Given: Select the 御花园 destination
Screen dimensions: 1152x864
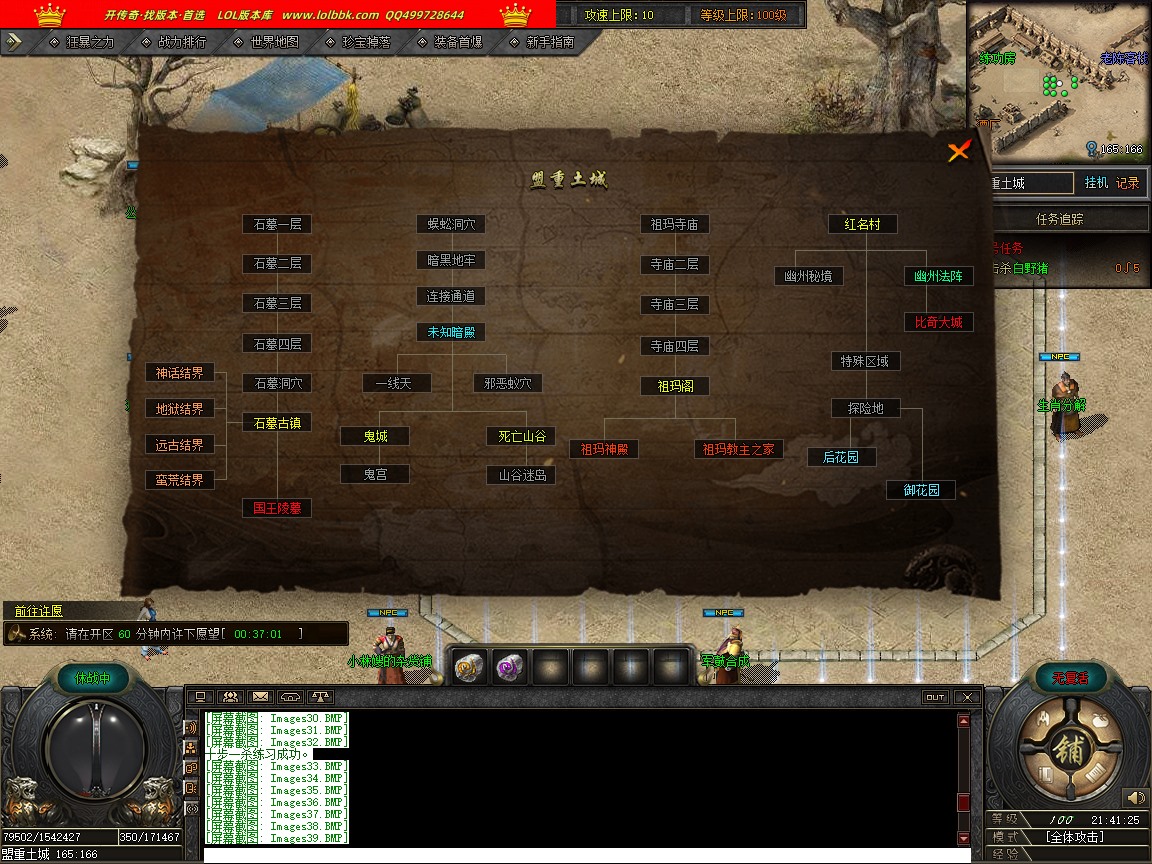Looking at the screenshot, I should 921,490.
